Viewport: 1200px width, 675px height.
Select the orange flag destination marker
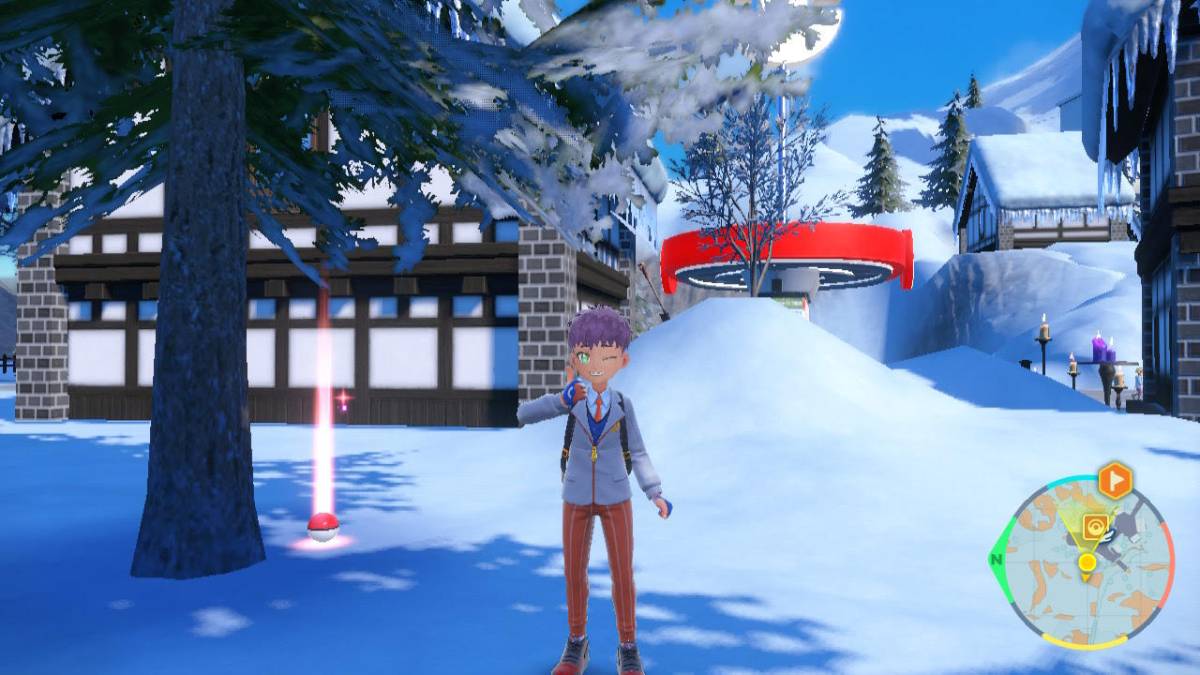pos(1114,482)
